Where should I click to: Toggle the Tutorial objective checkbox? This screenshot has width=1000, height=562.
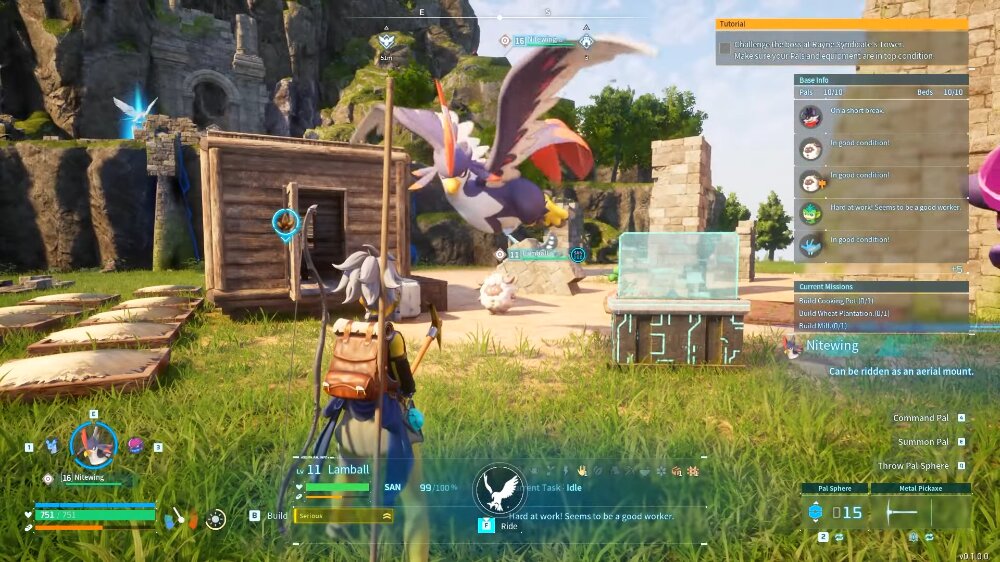(x=724, y=47)
